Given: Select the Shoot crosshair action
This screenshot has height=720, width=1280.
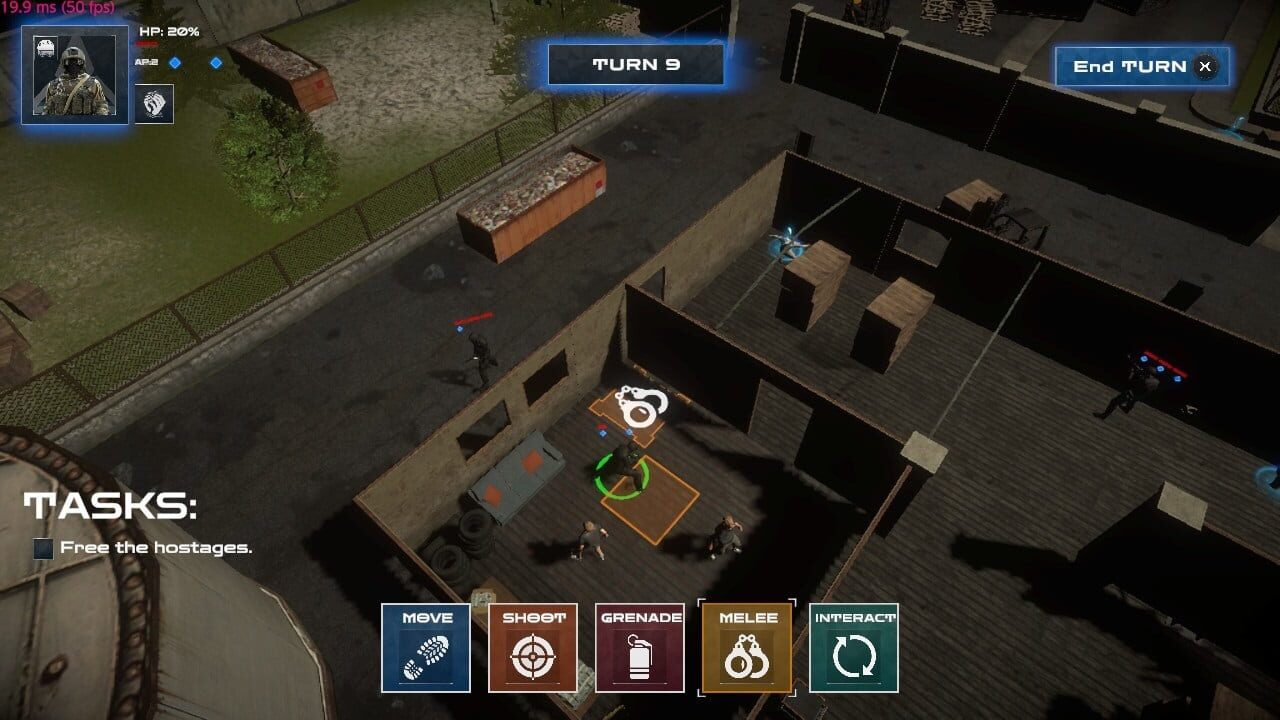Looking at the screenshot, I should pos(532,648).
